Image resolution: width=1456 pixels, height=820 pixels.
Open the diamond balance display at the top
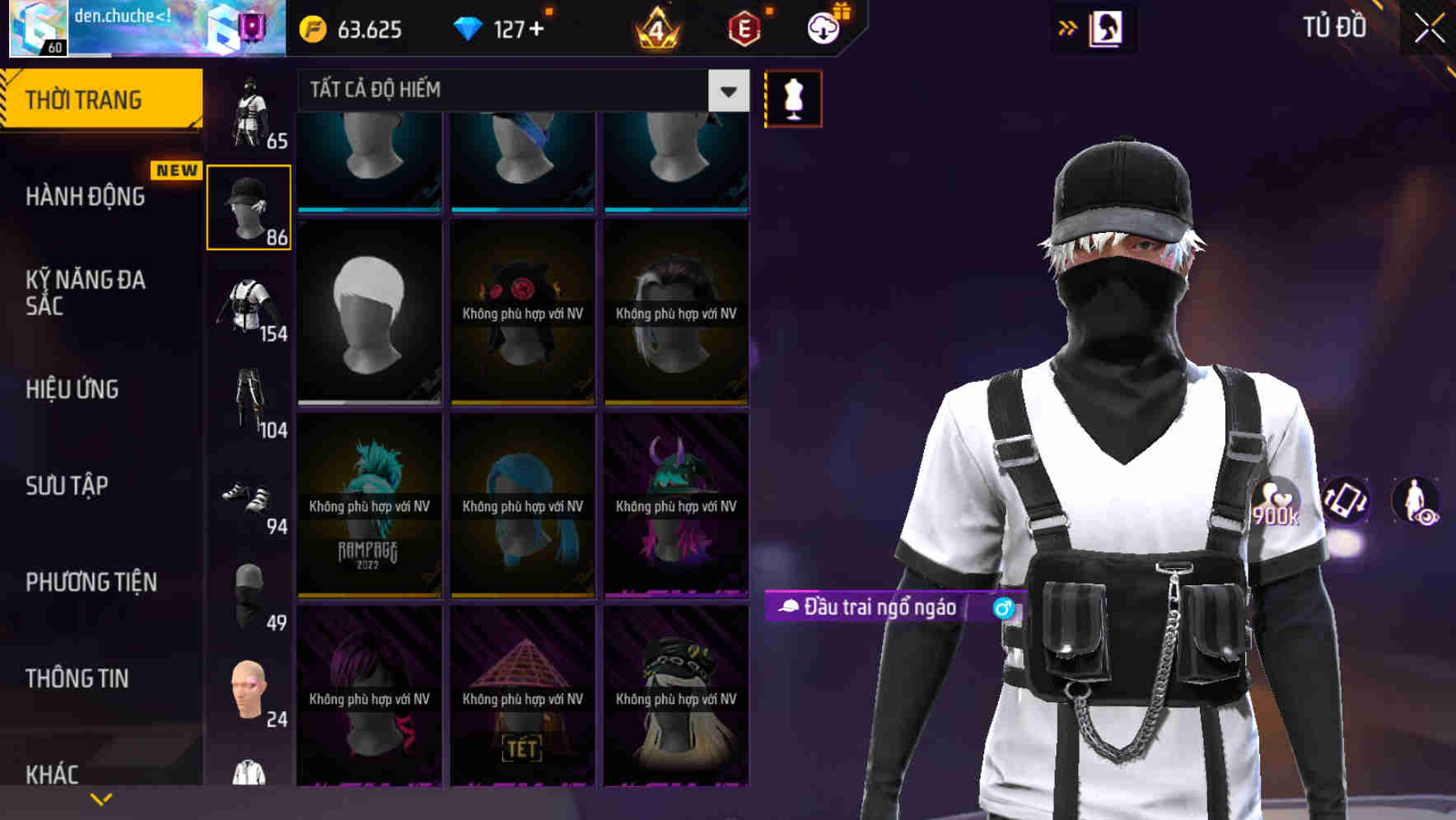click(x=501, y=28)
